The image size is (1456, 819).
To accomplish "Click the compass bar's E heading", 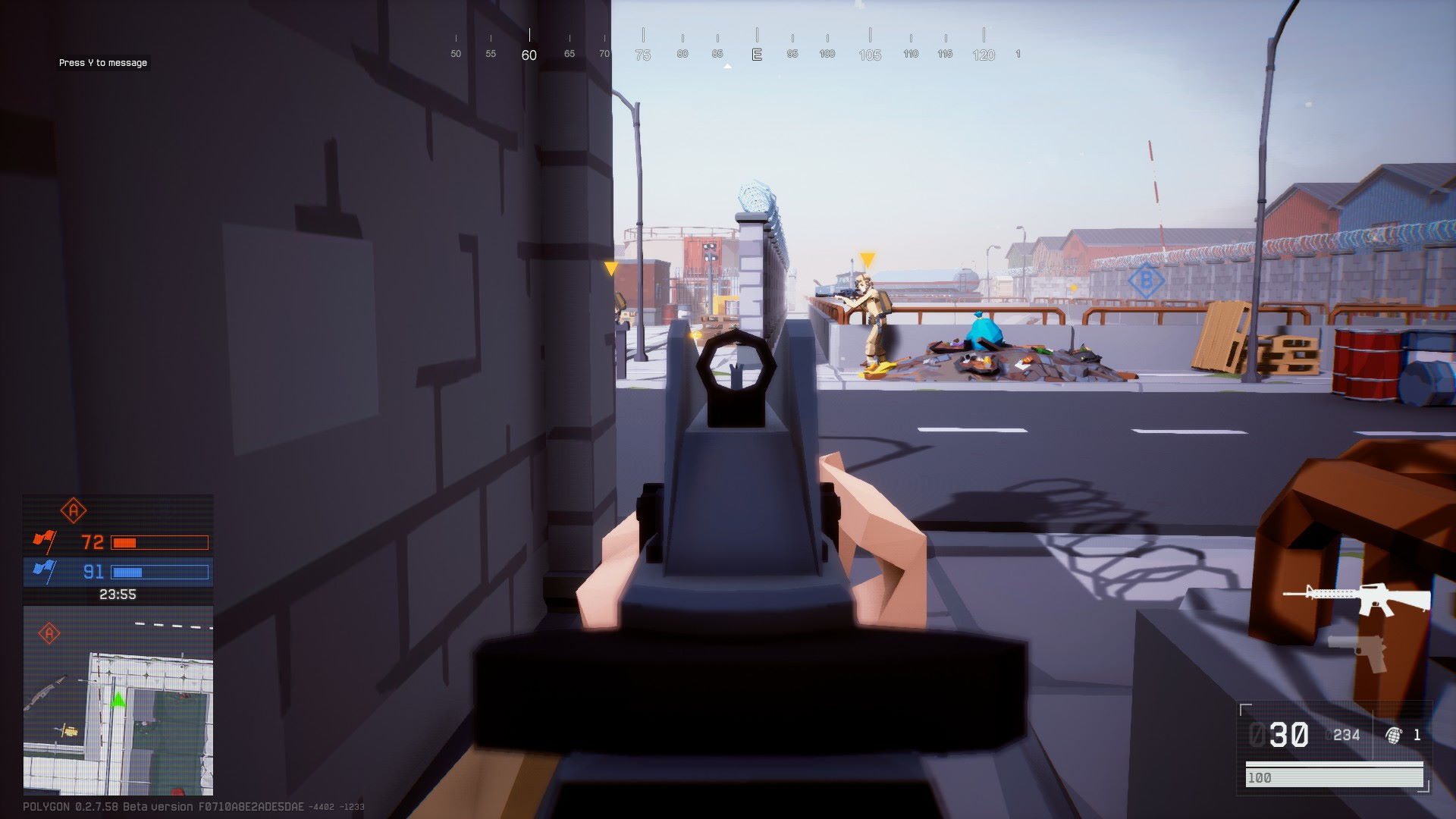I will pyautogui.click(x=756, y=55).
